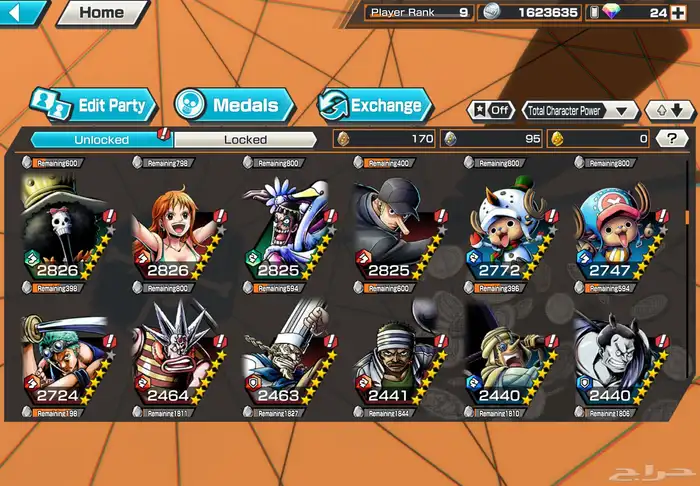Switch to the Locked characters tab

click(x=245, y=140)
